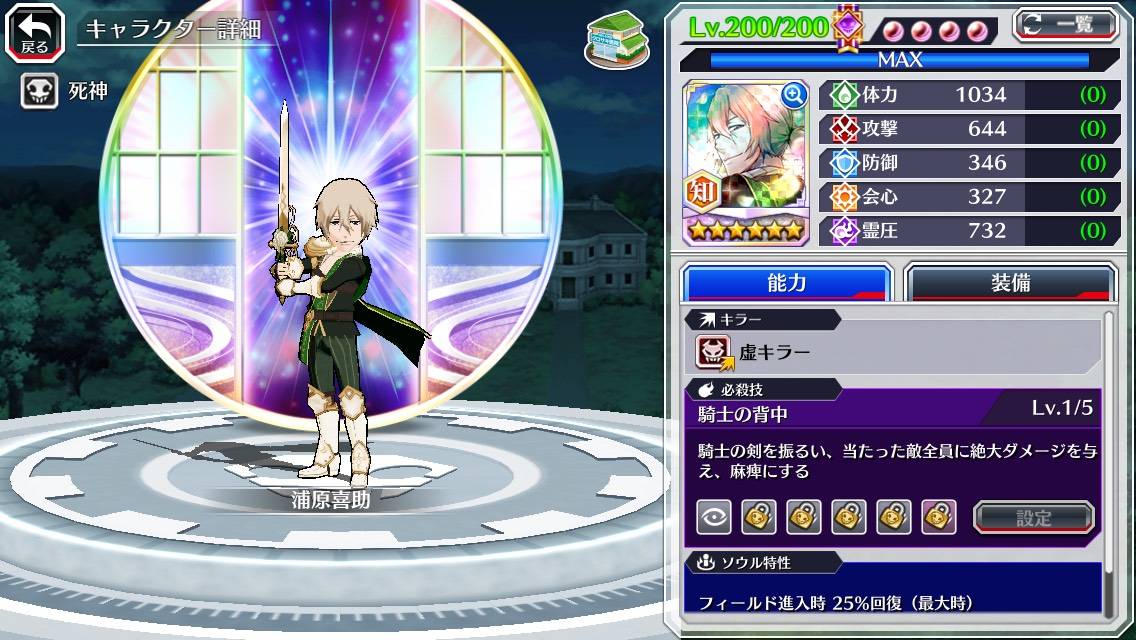Switch to the 装備 tab

tap(1010, 283)
